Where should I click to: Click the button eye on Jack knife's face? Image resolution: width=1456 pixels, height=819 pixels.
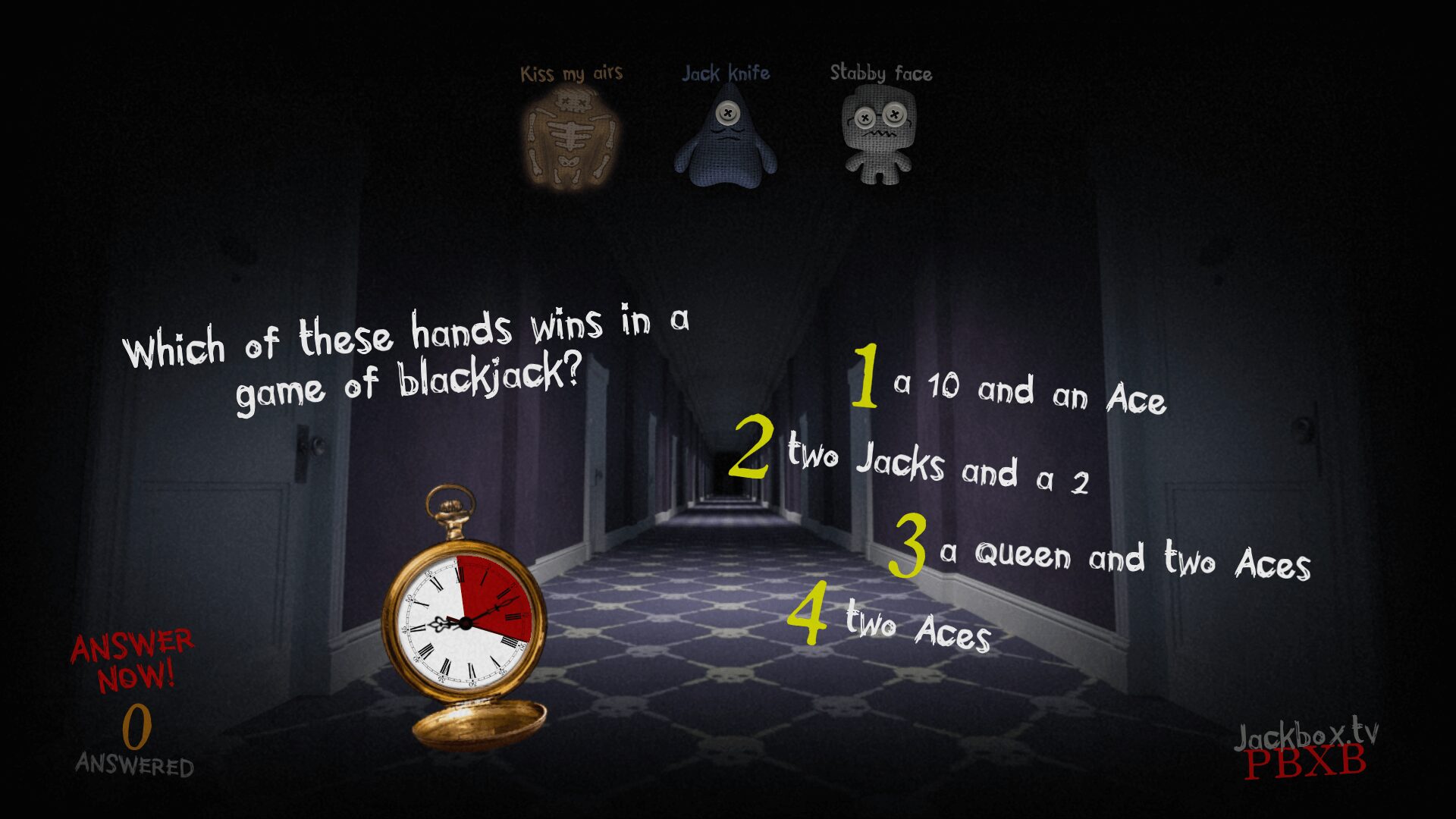pos(727,112)
